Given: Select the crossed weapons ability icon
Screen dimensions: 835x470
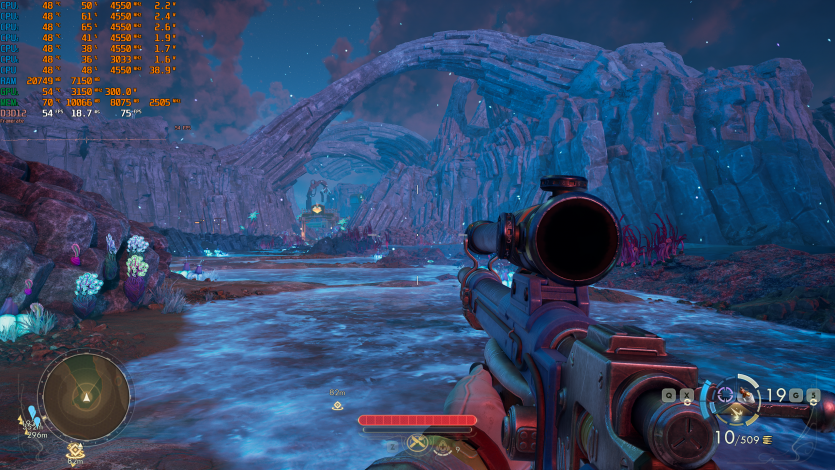Looking at the screenshot, I should (x=418, y=443).
